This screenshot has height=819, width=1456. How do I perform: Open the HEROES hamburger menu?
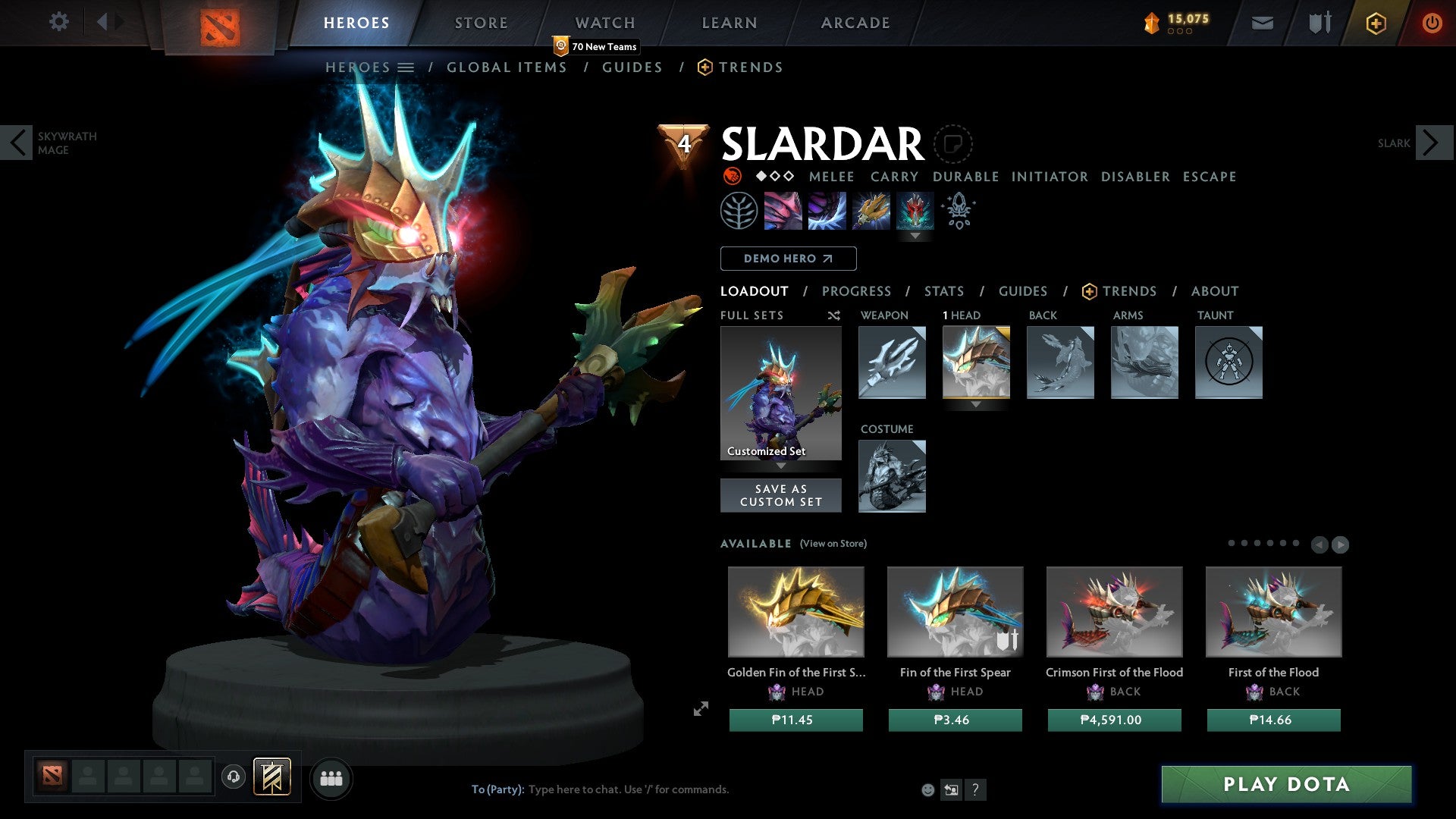pos(407,67)
